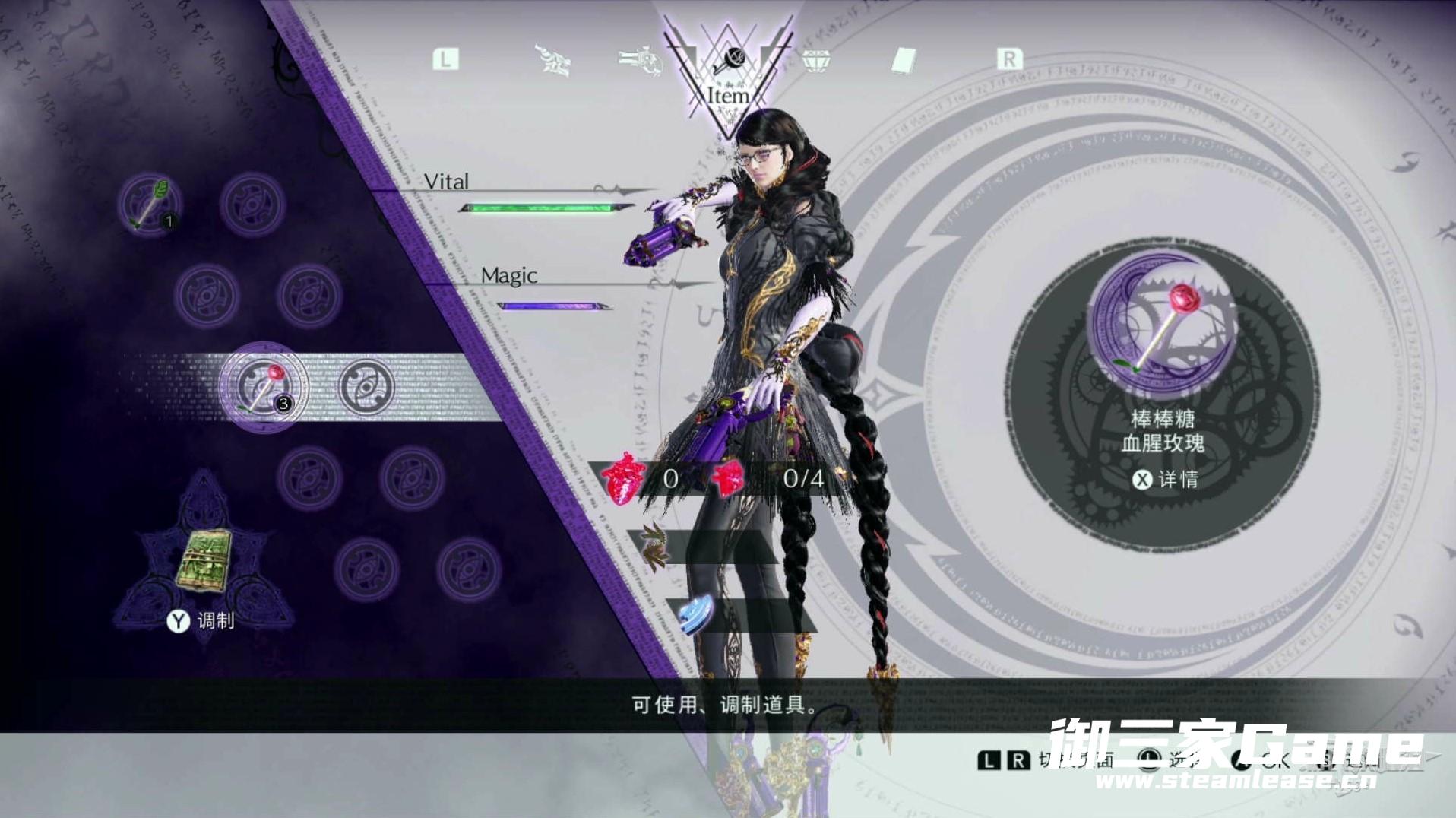Choose the red Bloody Rose lollipop slot

coord(263,386)
